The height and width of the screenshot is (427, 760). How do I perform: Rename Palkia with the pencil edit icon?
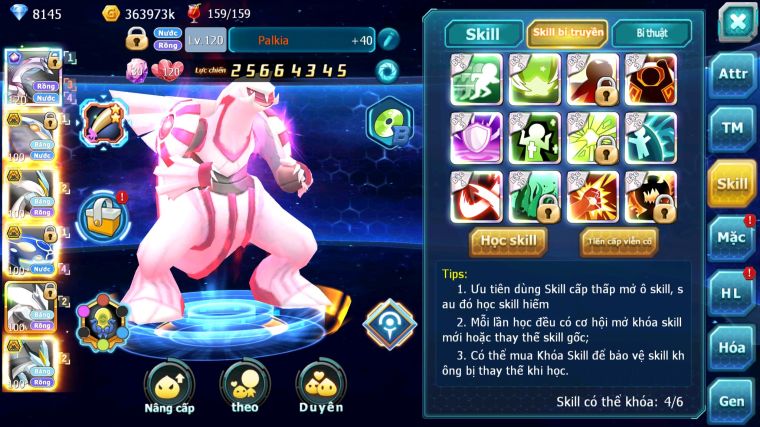(389, 39)
